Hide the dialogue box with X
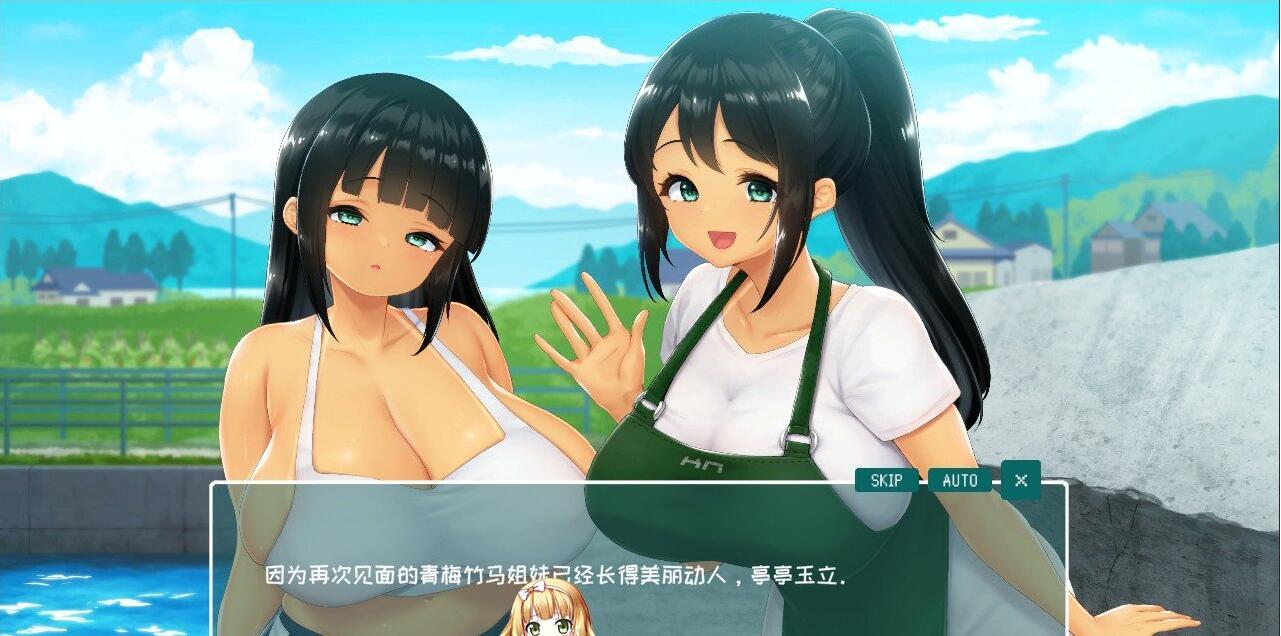This screenshot has width=1281, height=636. click(1020, 480)
